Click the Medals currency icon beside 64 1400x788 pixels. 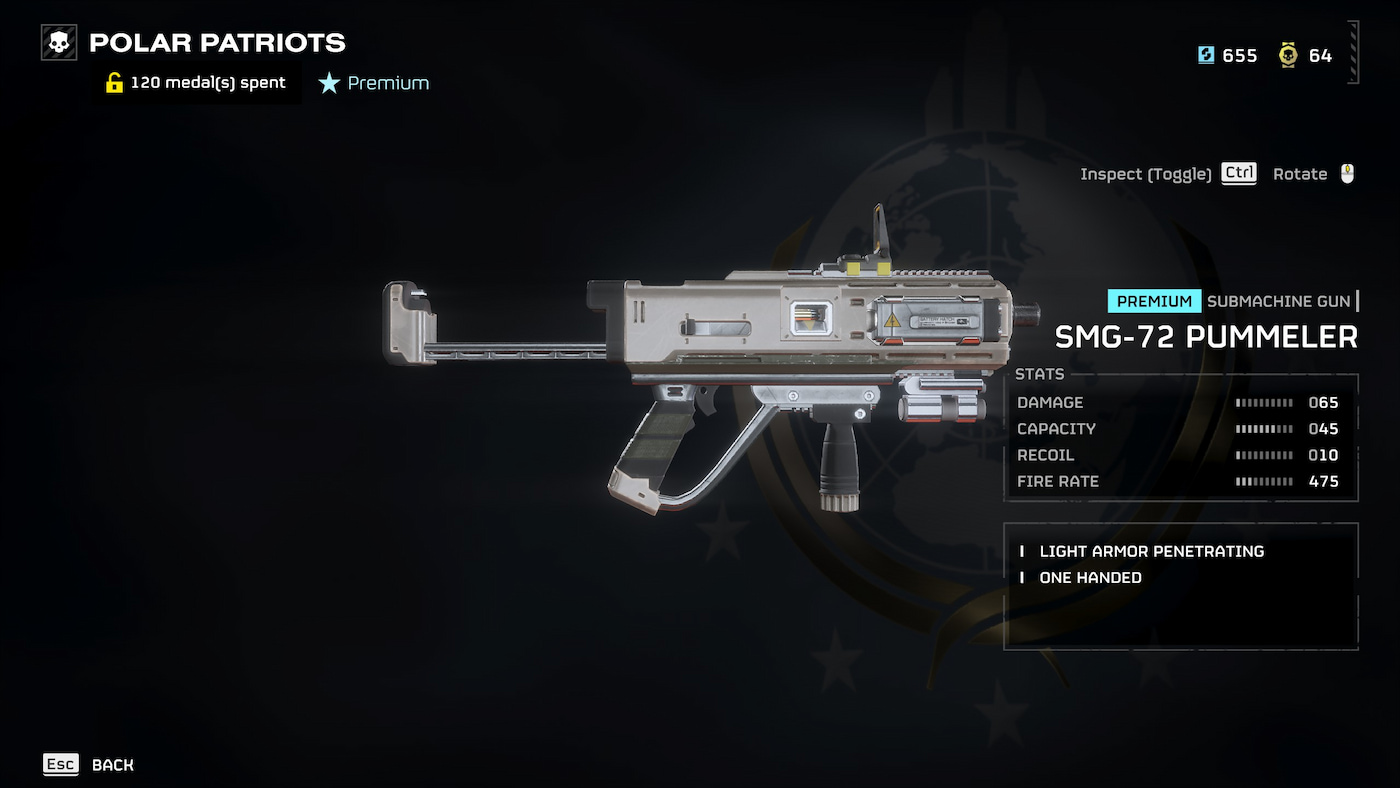[x=1286, y=56]
